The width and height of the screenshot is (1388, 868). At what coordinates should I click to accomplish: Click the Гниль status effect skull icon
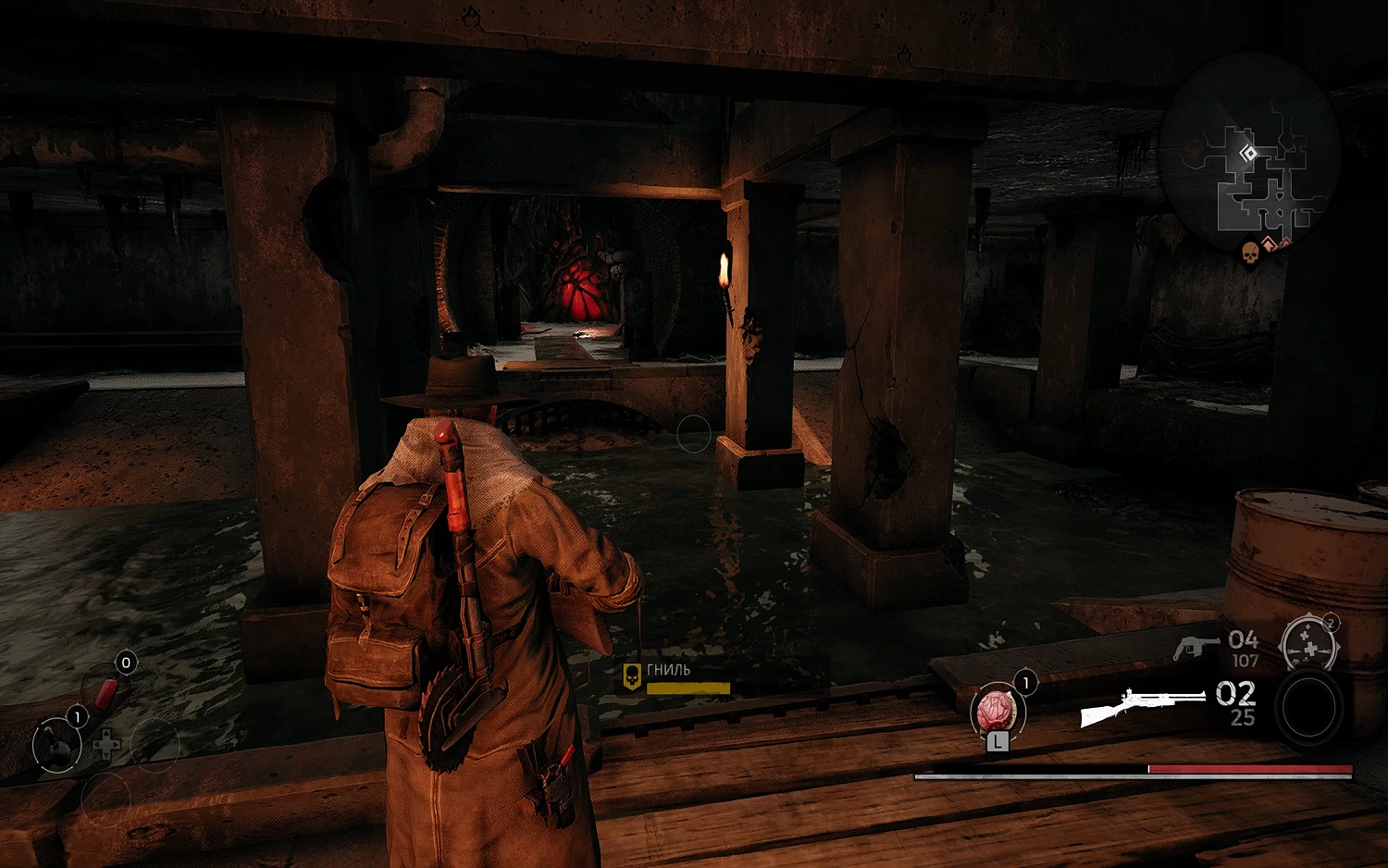pyautogui.click(x=632, y=676)
